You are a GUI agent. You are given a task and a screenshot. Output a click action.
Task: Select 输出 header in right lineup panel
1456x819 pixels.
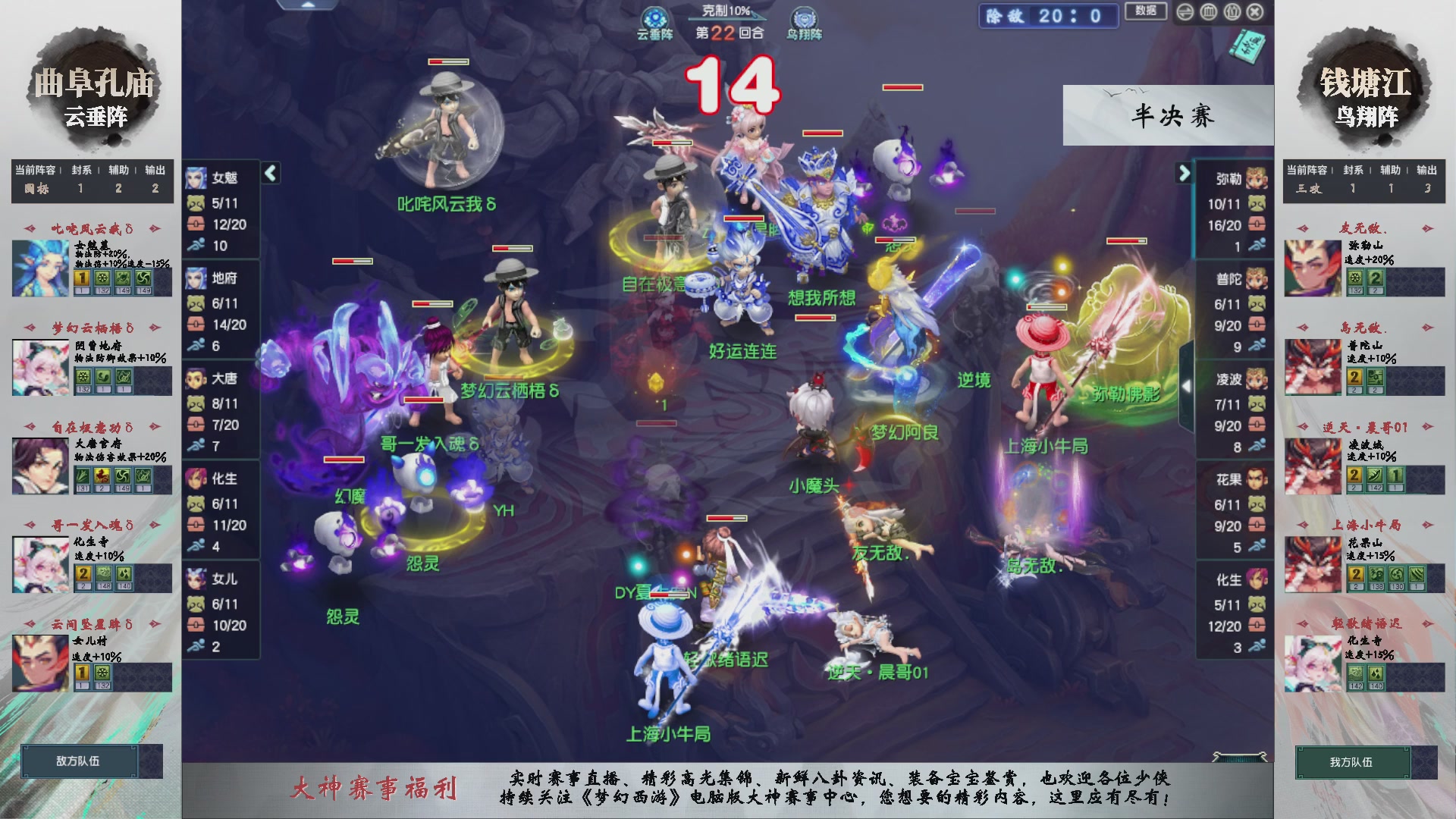1428,170
